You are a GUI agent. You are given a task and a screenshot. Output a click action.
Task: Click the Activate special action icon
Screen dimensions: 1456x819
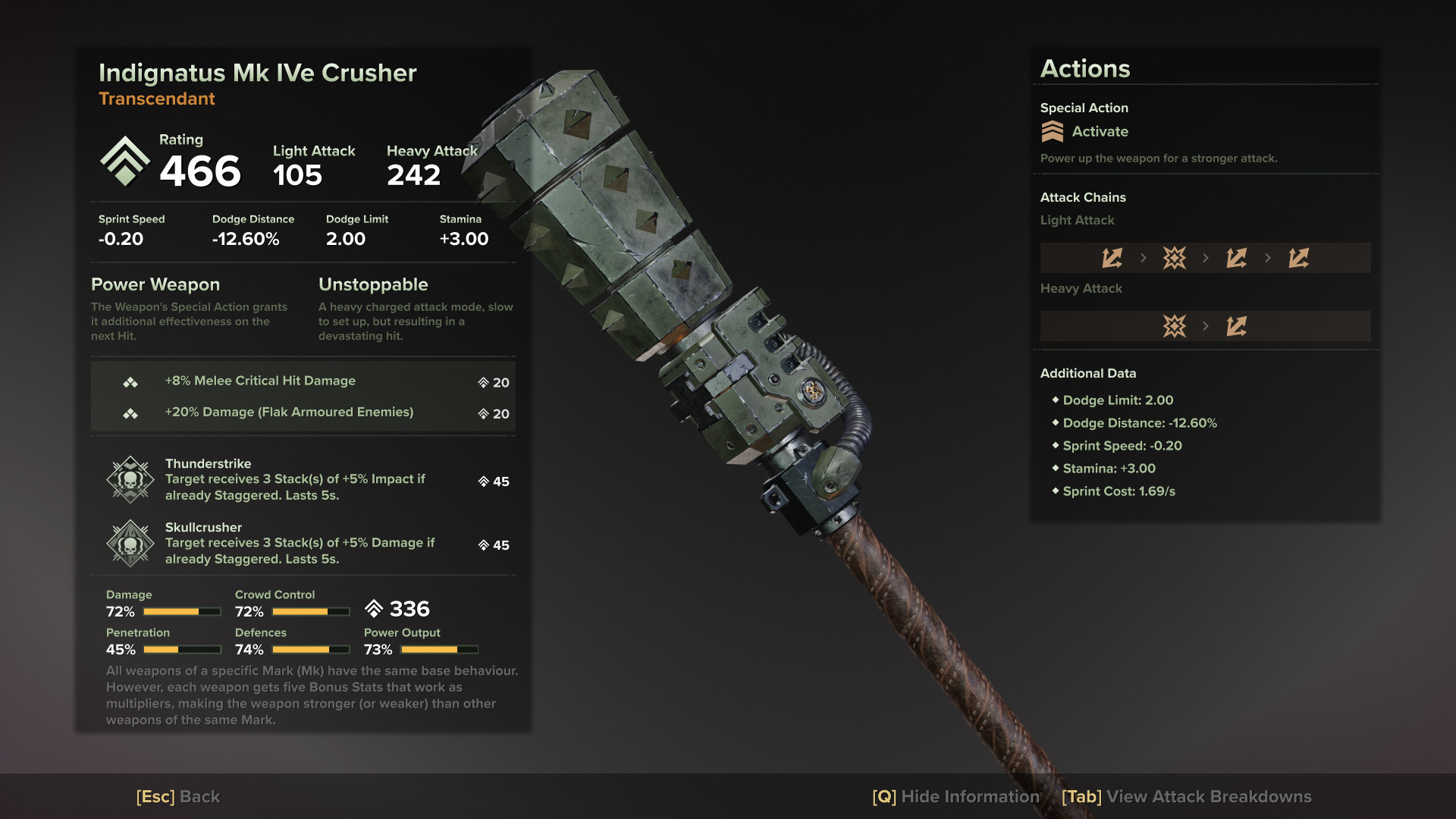point(1053,132)
